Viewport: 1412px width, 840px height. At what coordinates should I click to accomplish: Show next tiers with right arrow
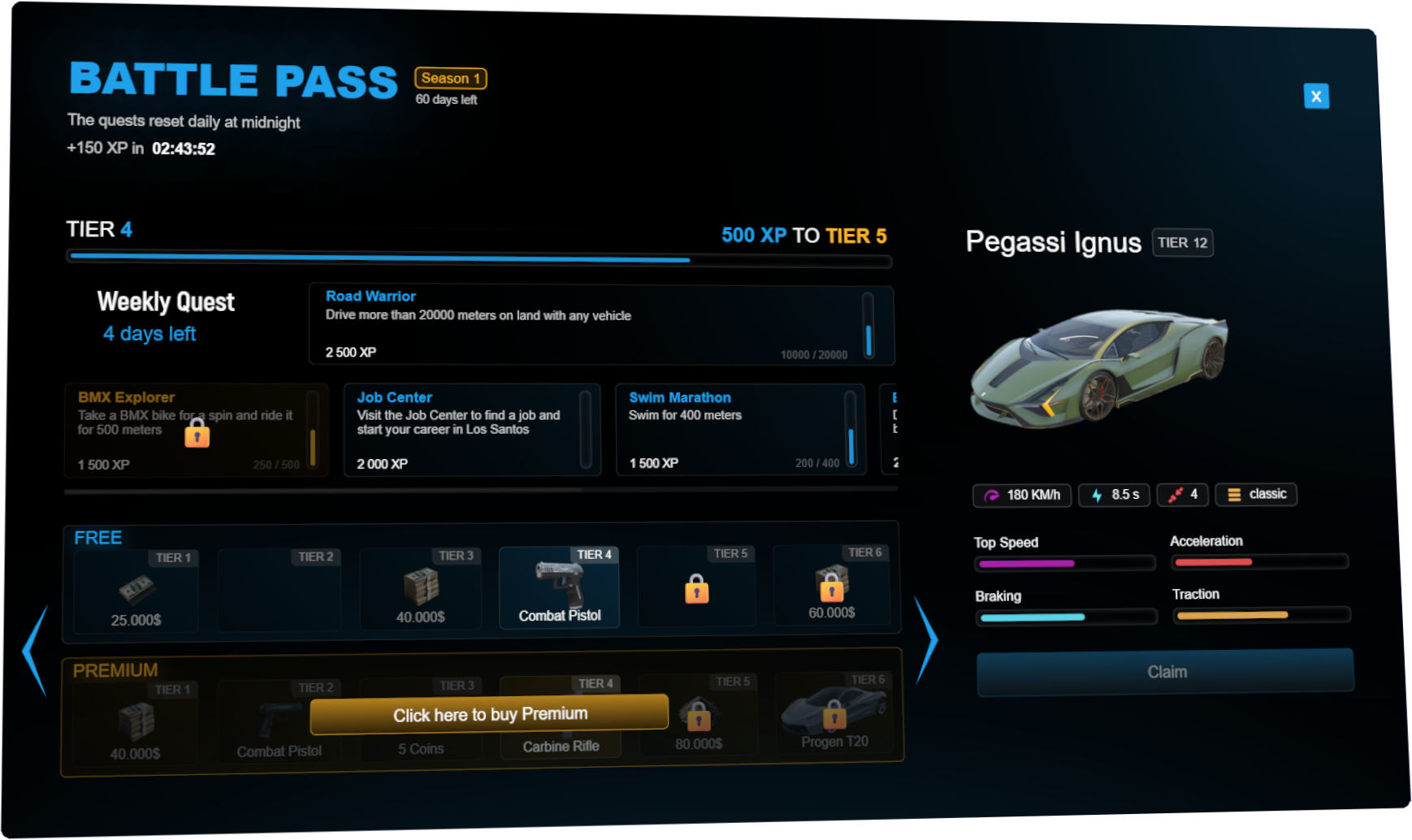coord(926,640)
